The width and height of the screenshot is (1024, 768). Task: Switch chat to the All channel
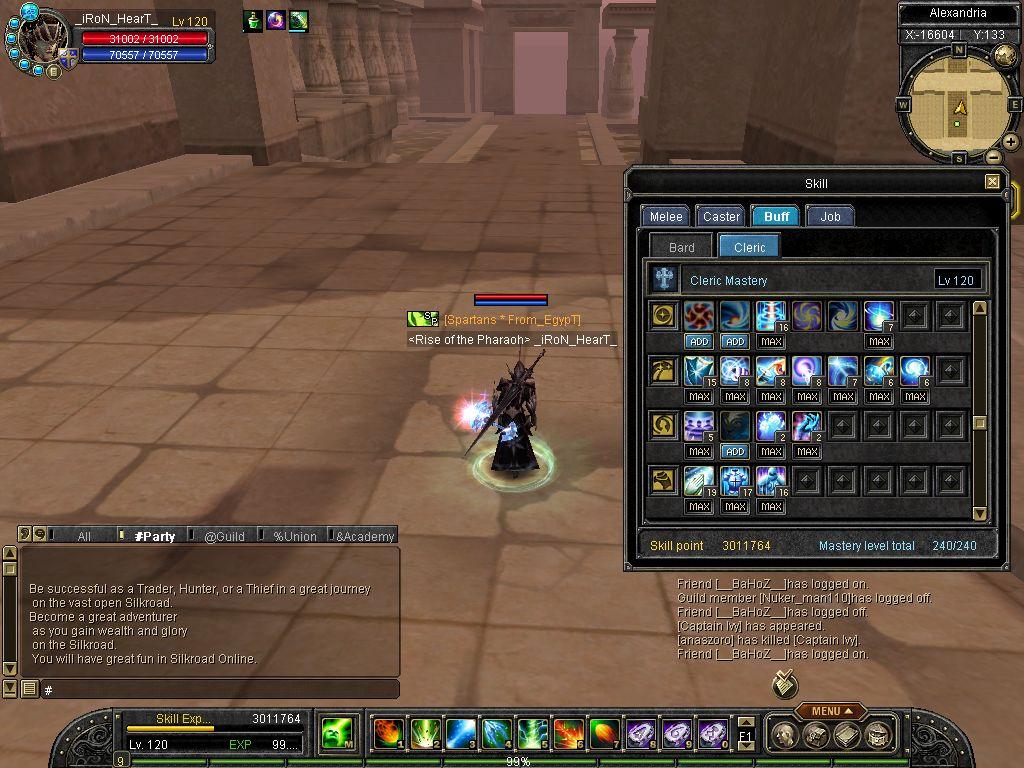84,536
